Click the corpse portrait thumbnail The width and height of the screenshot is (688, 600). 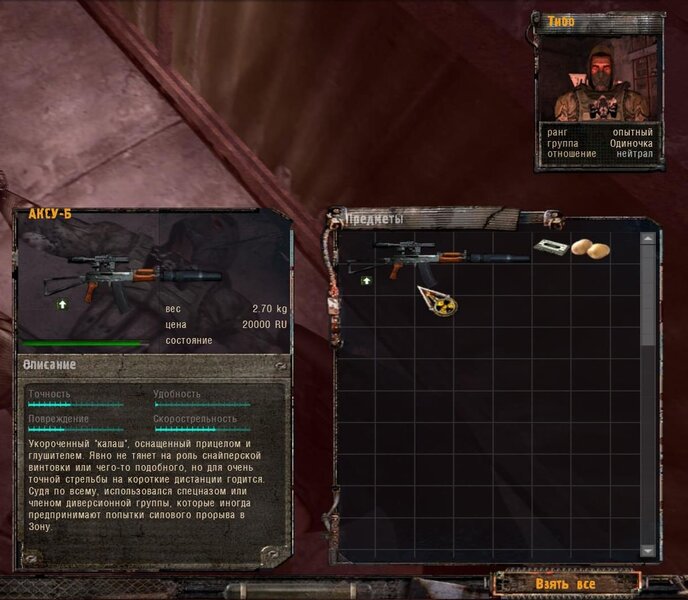[599, 78]
